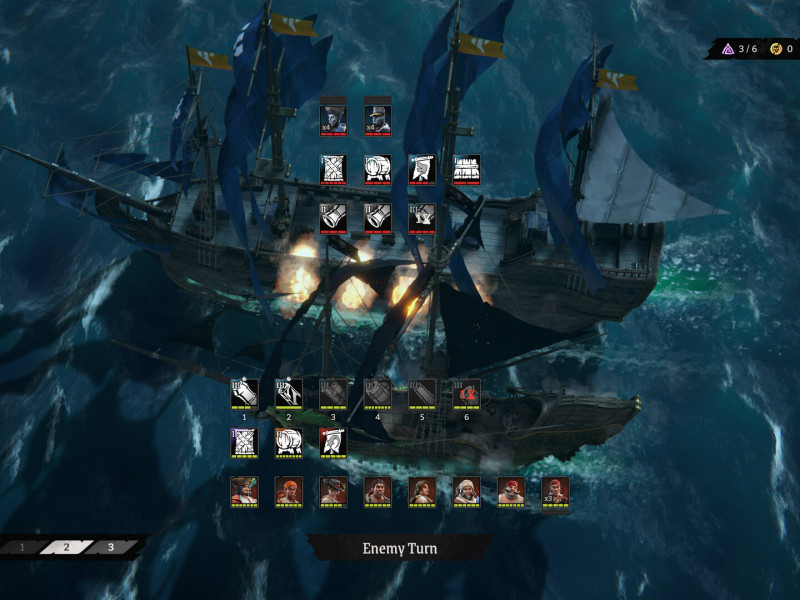Target the enemy x4 crew with yellow-banded cap
800x600 pixels.
(377, 120)
